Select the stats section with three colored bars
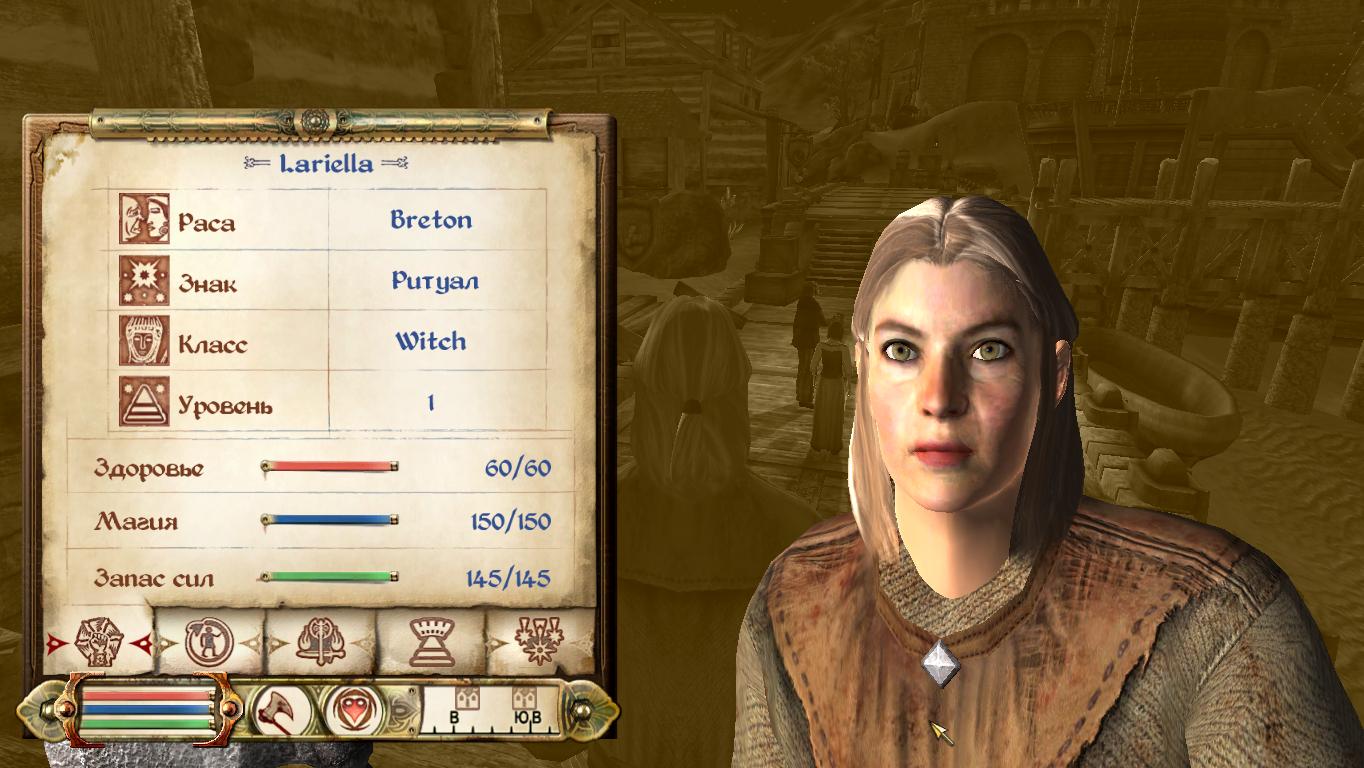This screenshot has width=1364, height=768. point(147,710)
